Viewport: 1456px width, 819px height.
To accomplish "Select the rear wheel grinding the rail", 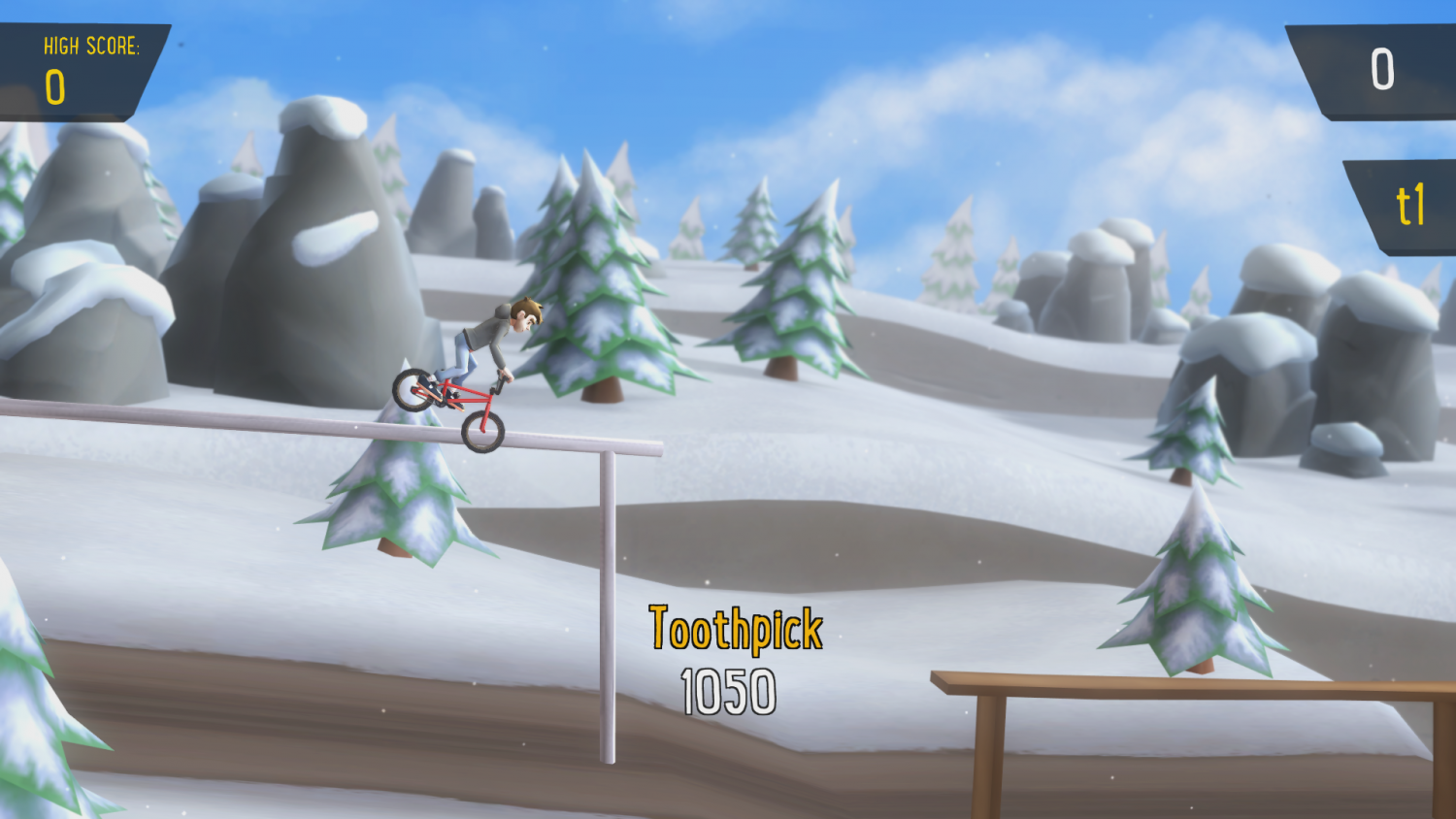I will tap(485, 432).
